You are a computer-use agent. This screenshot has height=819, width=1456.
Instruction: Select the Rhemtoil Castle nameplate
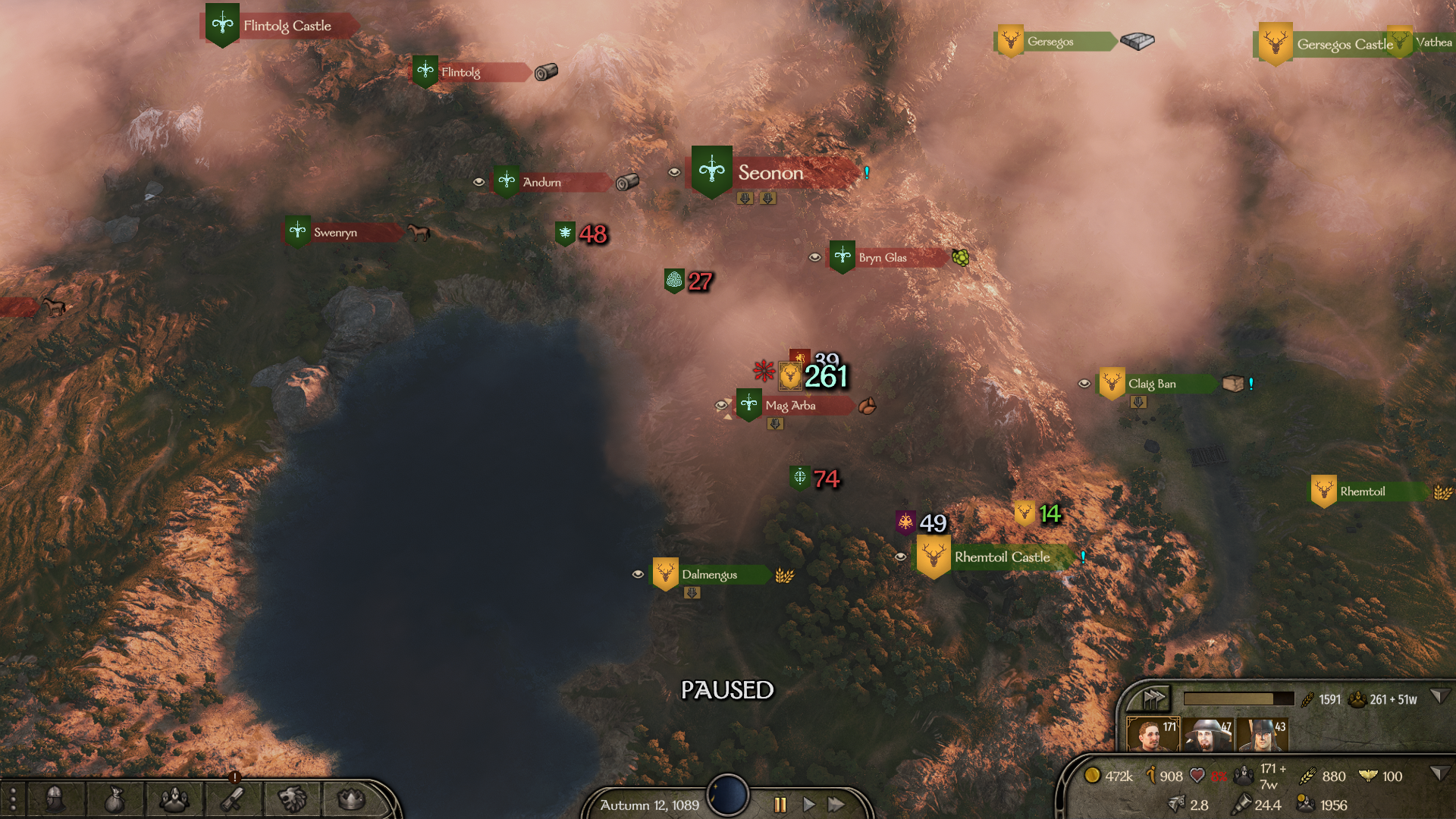coord(1001,557)
